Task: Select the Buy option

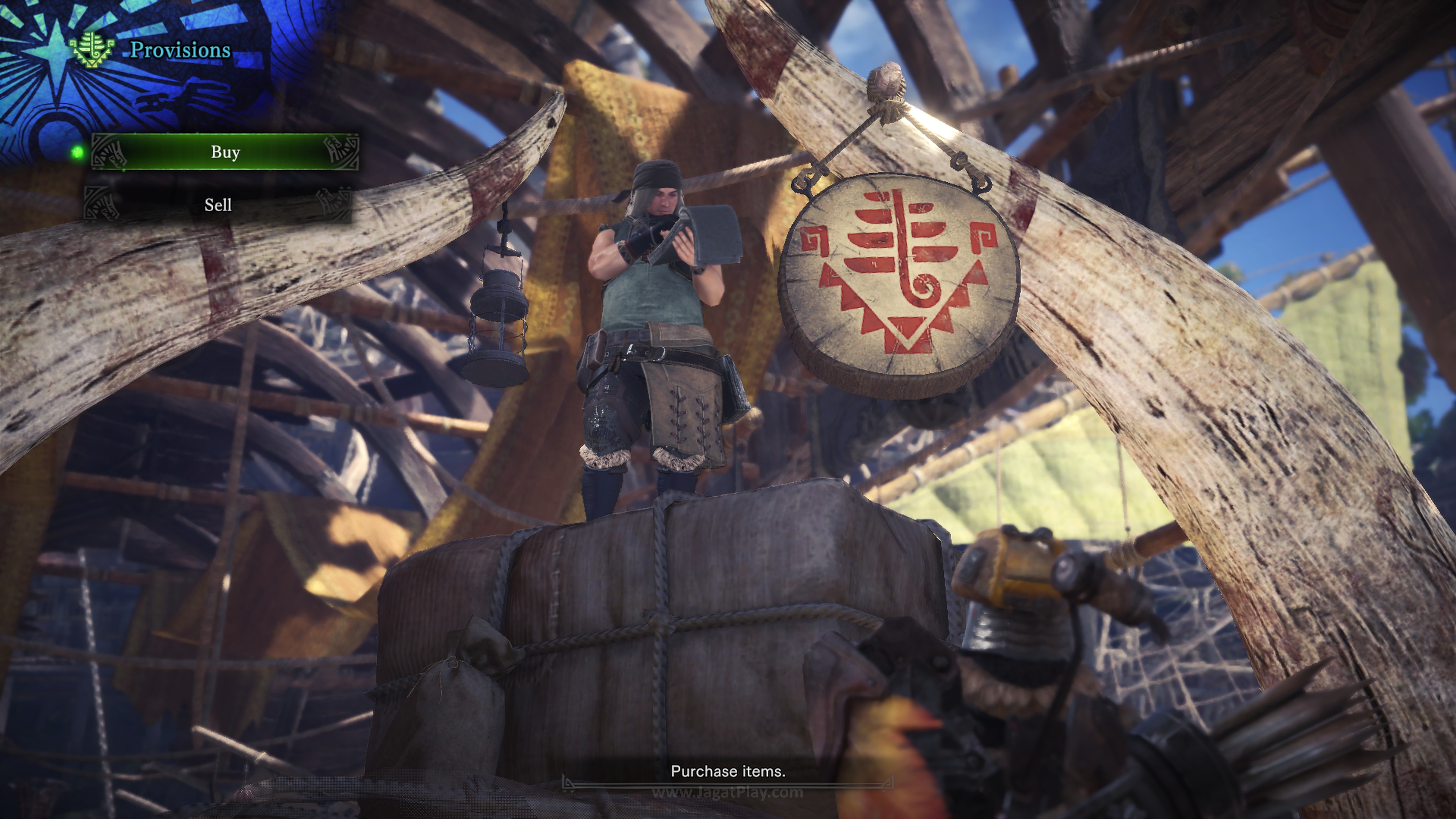Action: point(225,152)
